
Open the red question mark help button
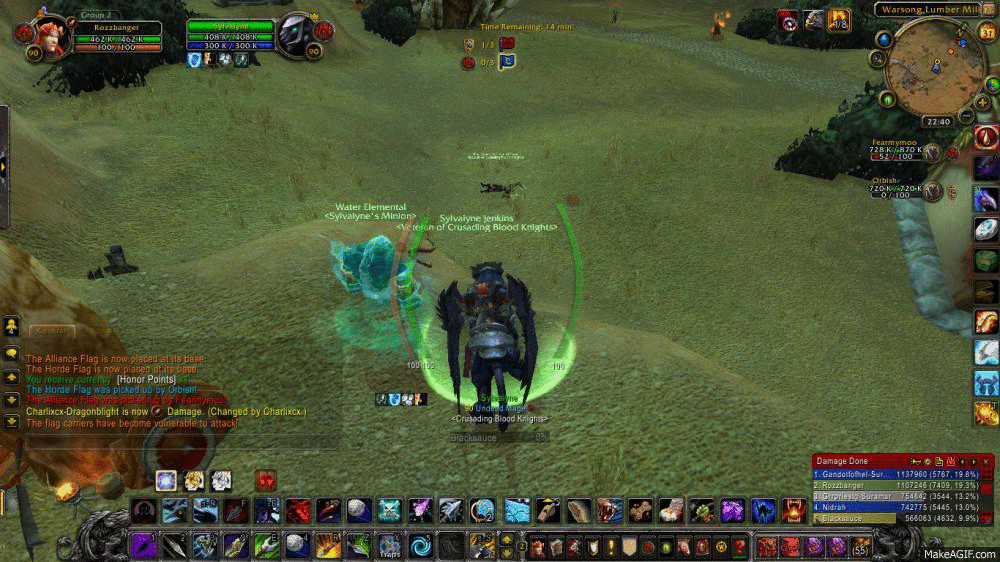pyautogui.click(x=739, y=547)
